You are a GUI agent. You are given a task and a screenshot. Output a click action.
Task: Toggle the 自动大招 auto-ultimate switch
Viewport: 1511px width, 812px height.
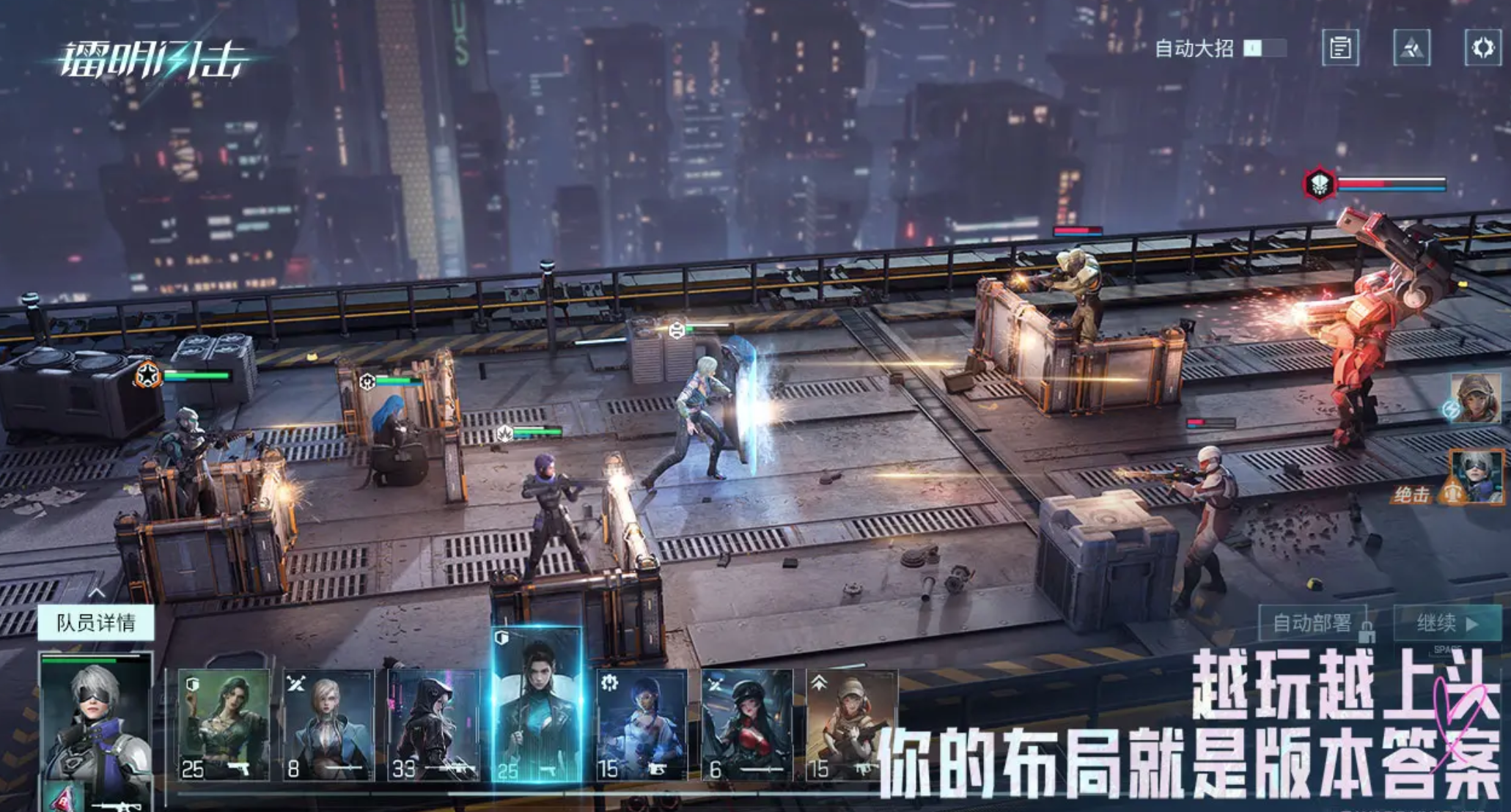[x=1265, y=48]
